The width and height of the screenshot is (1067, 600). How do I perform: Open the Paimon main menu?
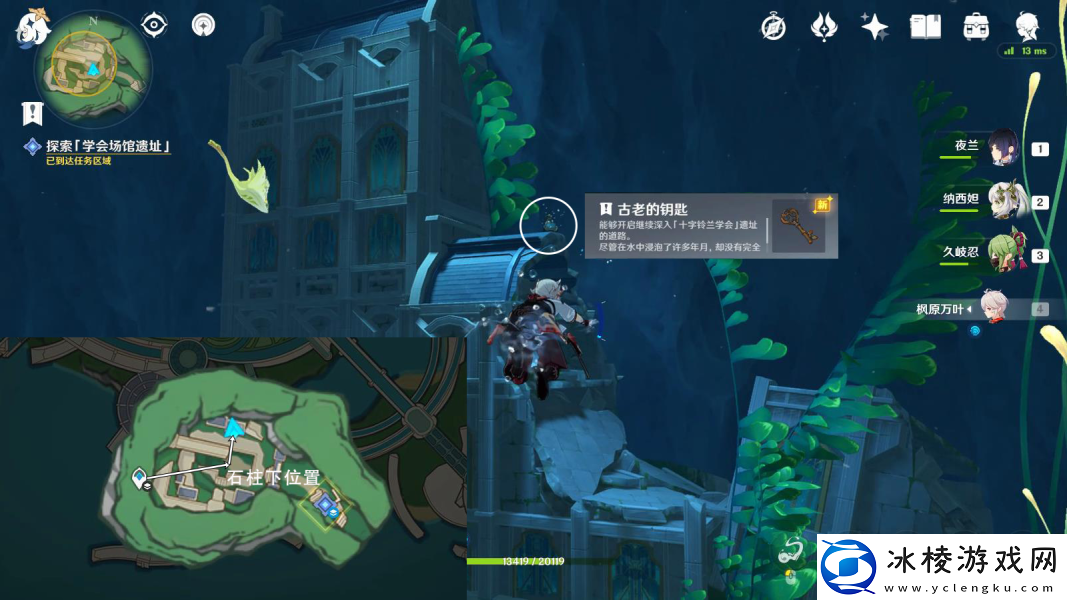[x=32, y=26]
